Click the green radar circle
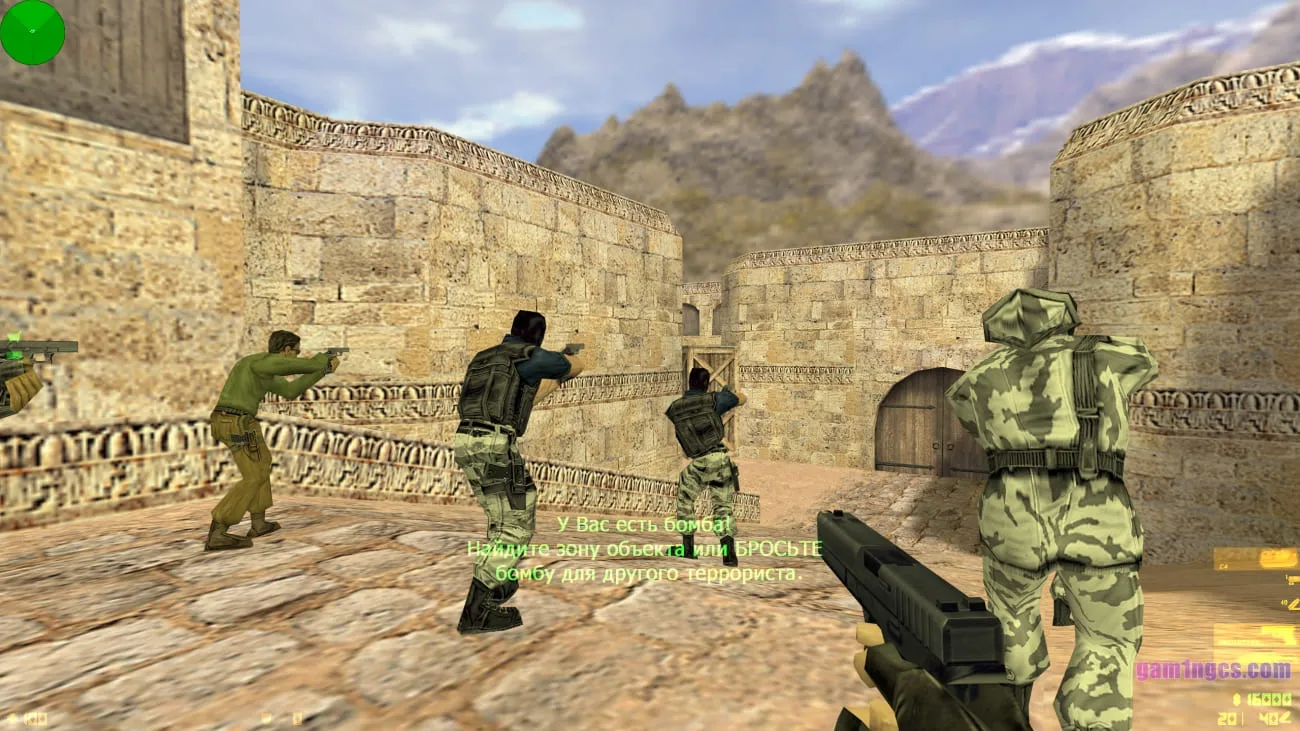This screenshot has width=1300, height=731. [x=32, y=32]
